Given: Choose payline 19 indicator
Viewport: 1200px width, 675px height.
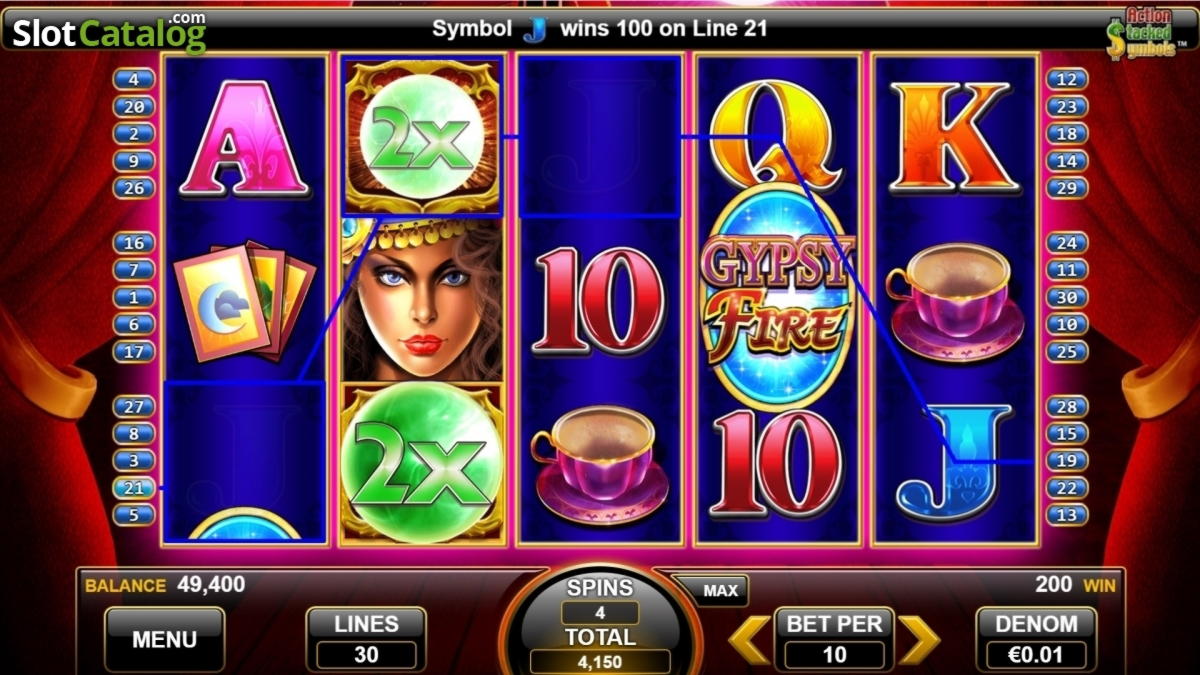Looking at the screenshot, I should (1067, 461).
